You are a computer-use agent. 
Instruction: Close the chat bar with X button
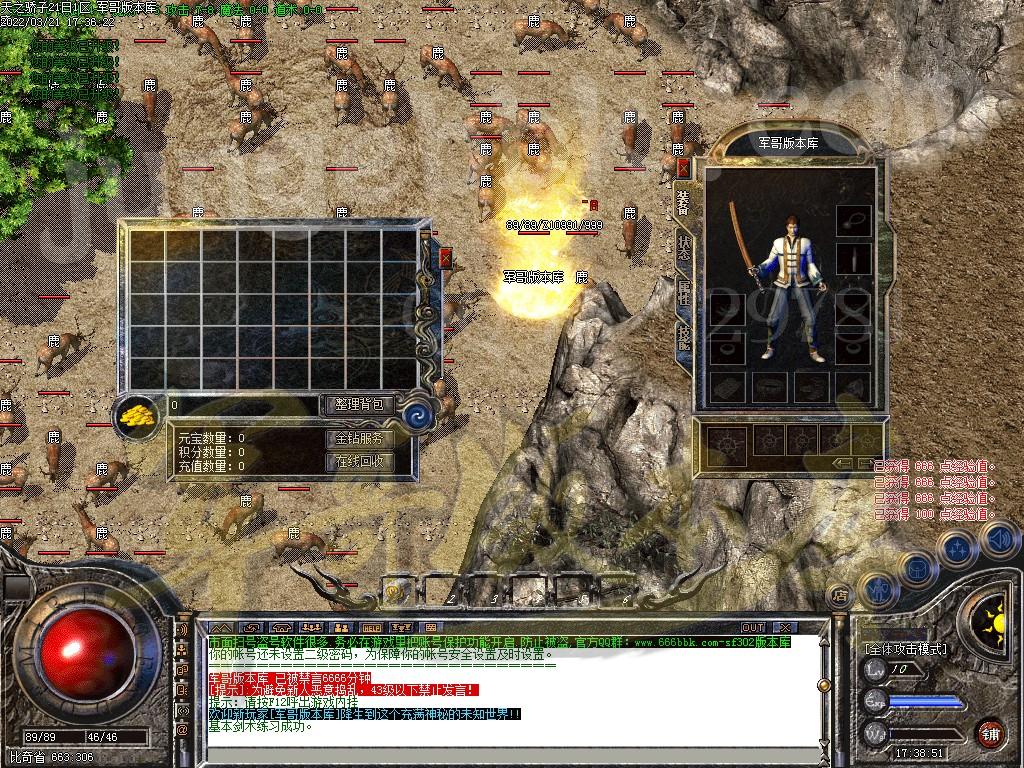click(x=783, y=628)
